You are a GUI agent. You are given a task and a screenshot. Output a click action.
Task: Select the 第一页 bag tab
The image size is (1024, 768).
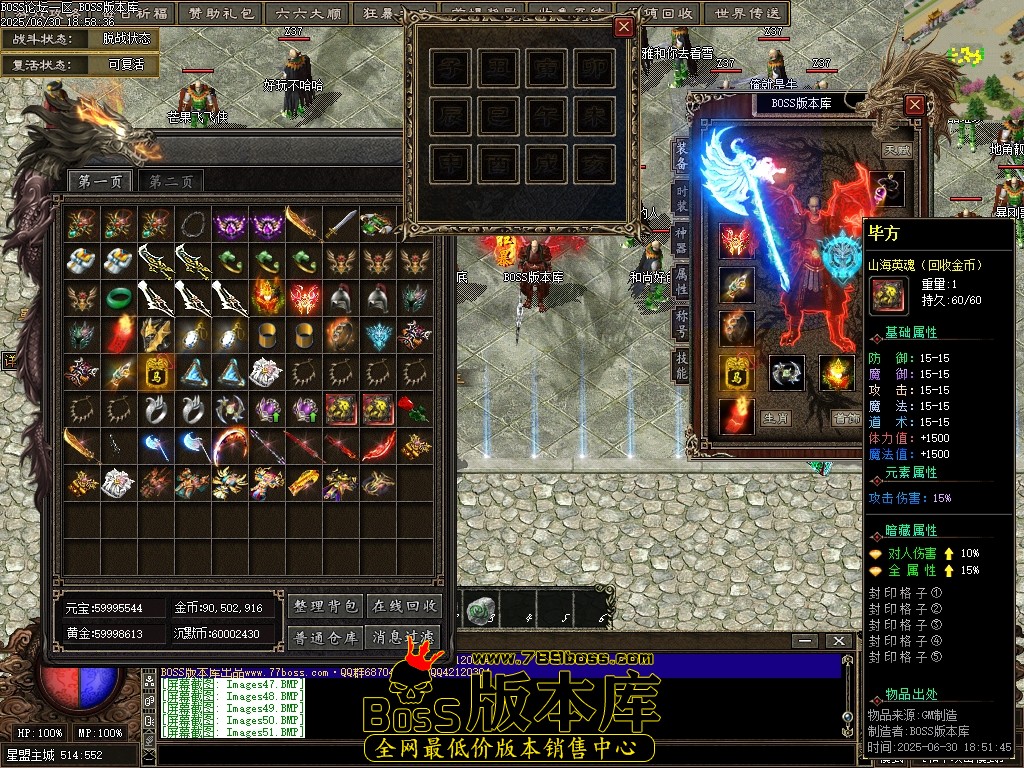click(x=100, y=181)
